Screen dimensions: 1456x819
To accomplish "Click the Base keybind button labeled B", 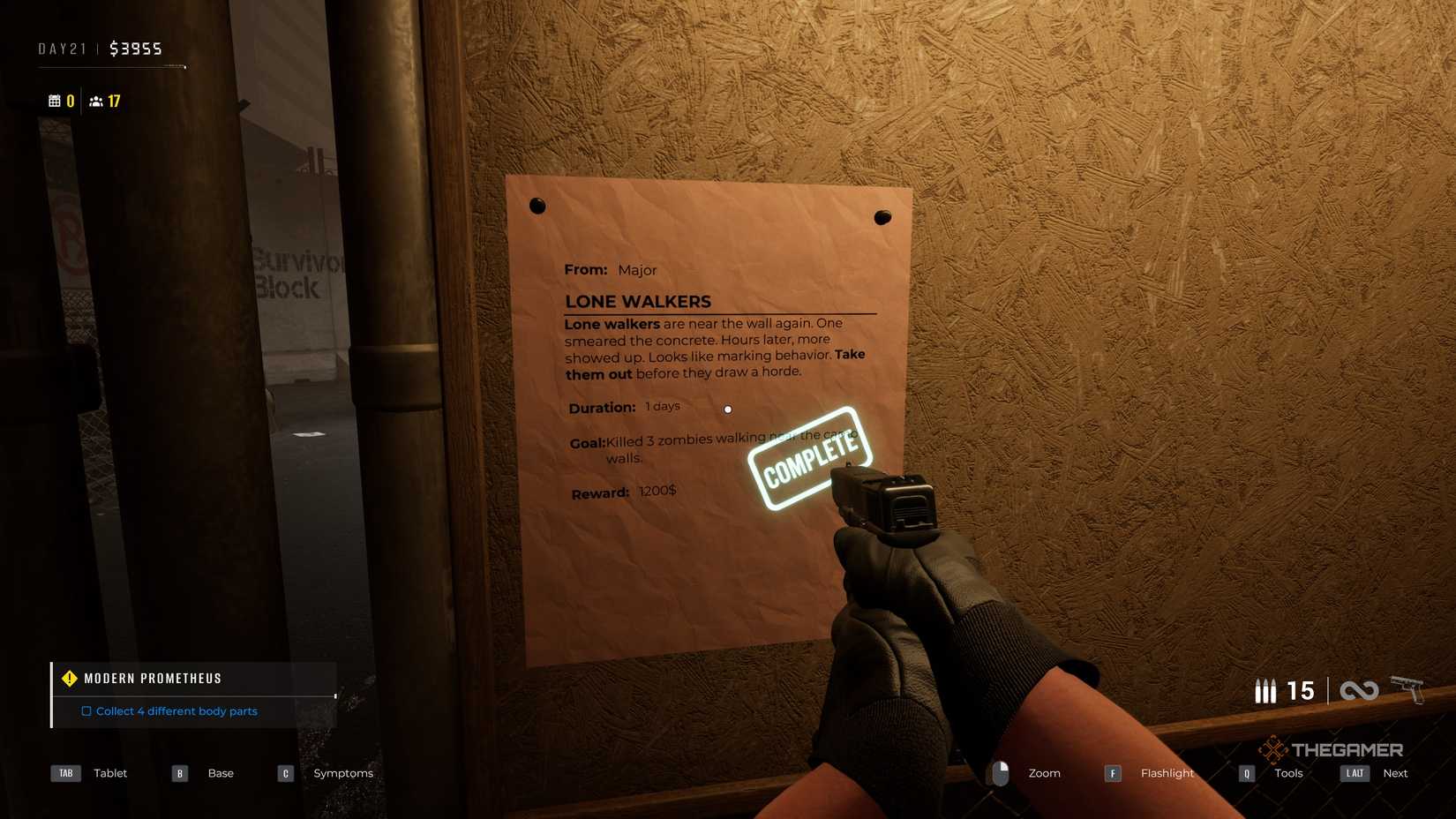I will pyautogui.click(x=179, y=773).
